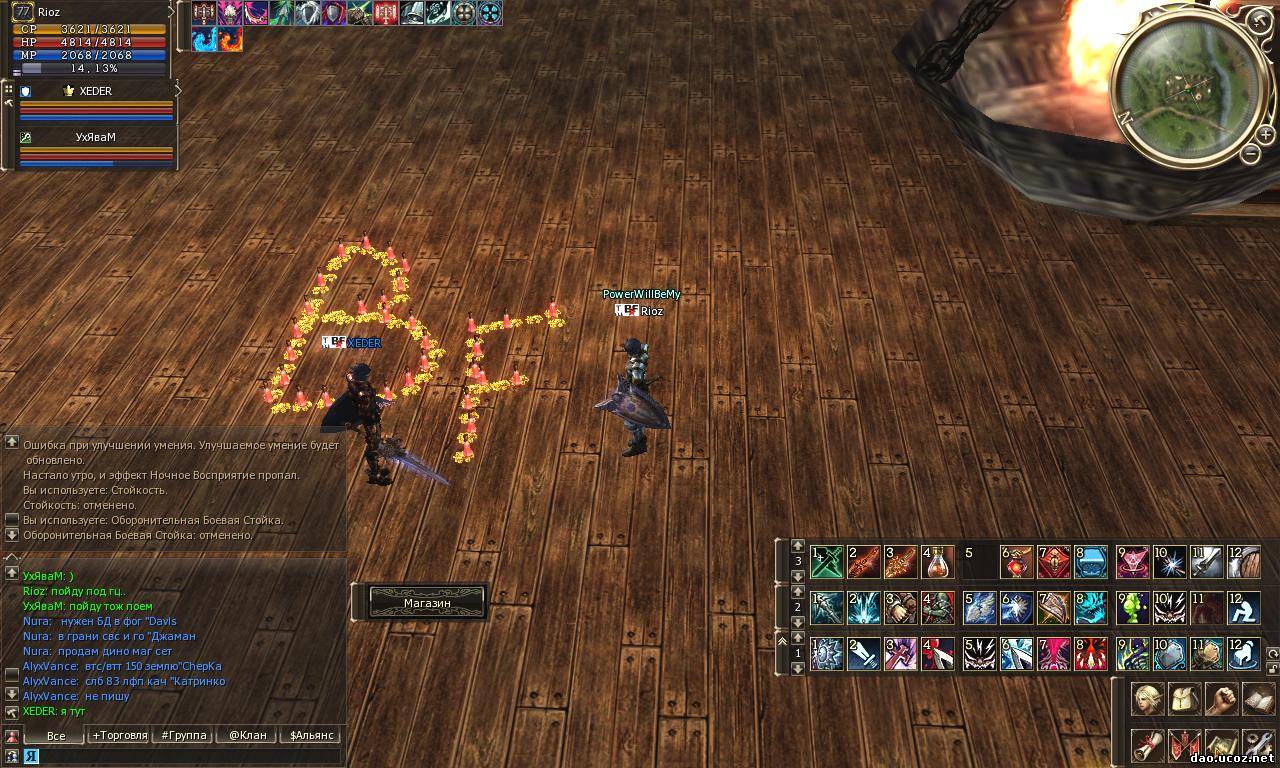This screenshot has height=768, width=1280.
Task: Select the #Группа chat tab
Action: pyautogui.click(x=184, y=735)
